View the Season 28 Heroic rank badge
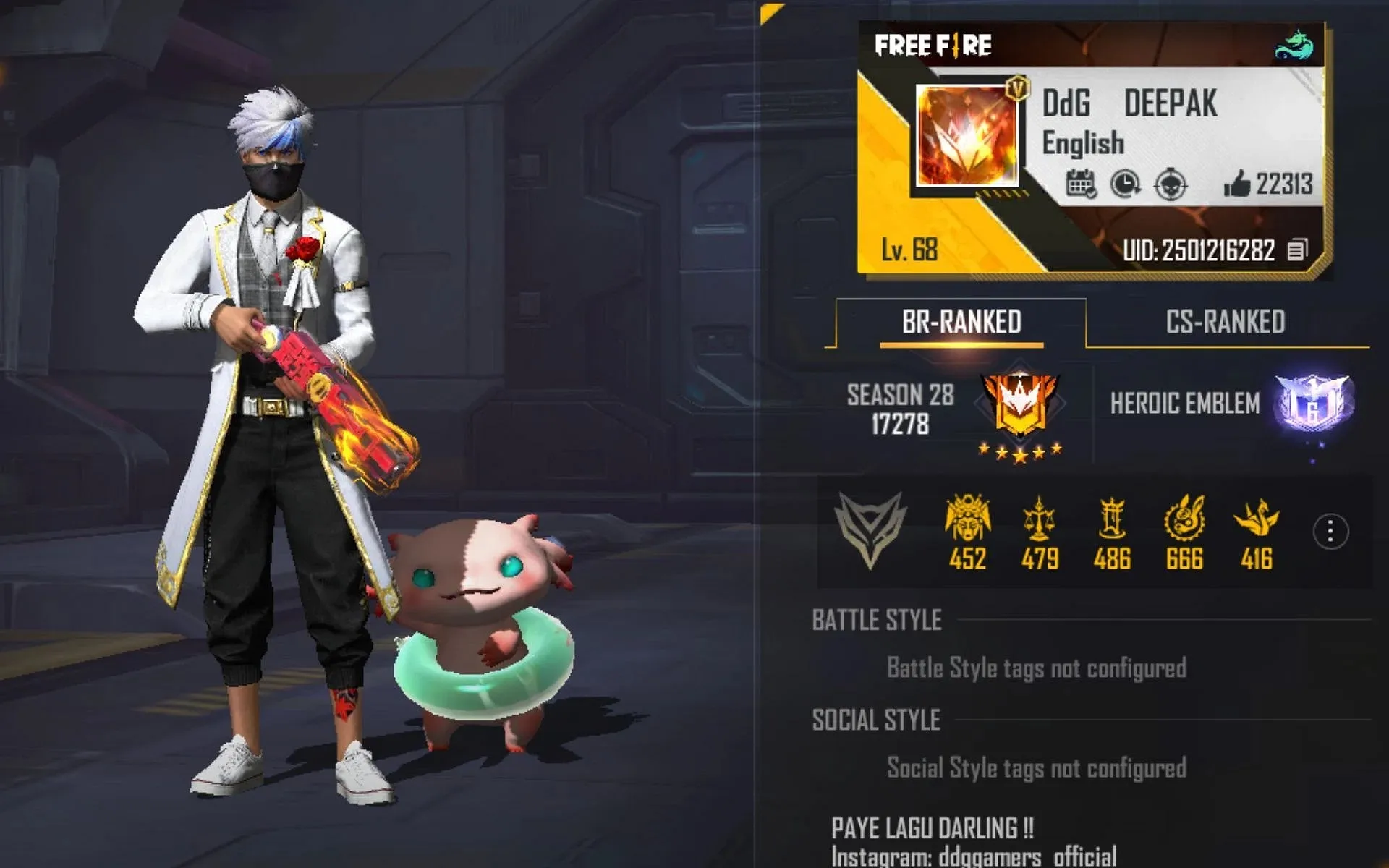The image size is (1389, 868). click(x=1020, y=405)
